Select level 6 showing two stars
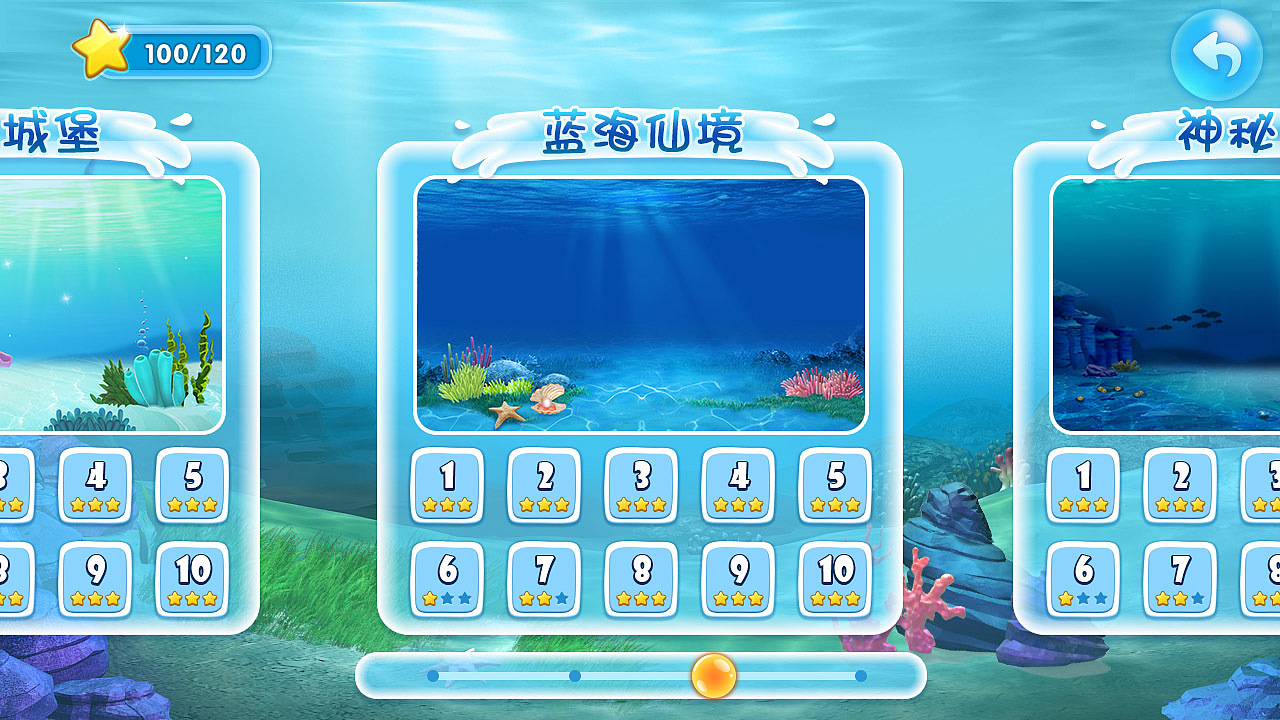Viewport: 1280px width, 720px height. 447,580
